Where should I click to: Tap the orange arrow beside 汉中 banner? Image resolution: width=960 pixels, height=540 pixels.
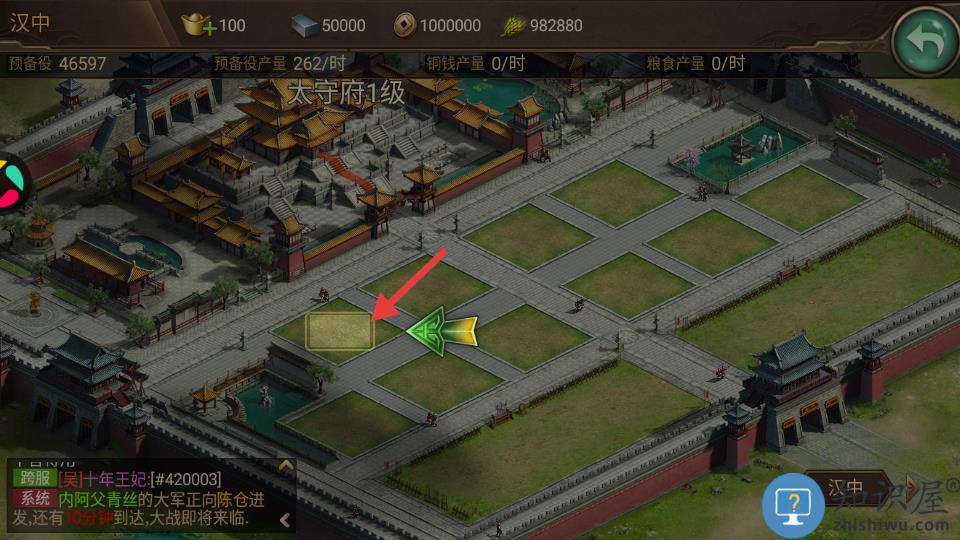coord(909,486)
